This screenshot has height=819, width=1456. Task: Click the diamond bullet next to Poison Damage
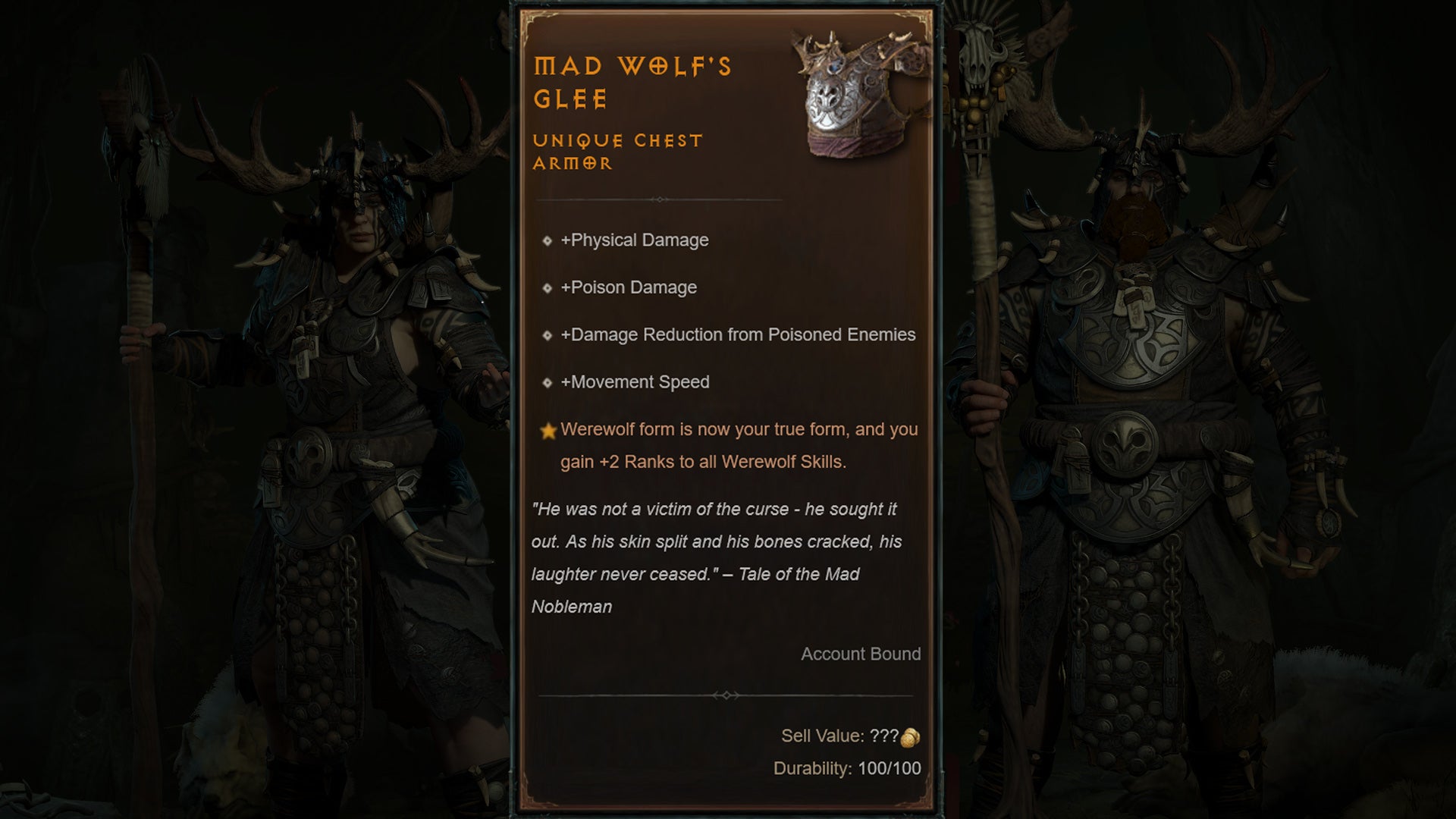tap(548, 288)
